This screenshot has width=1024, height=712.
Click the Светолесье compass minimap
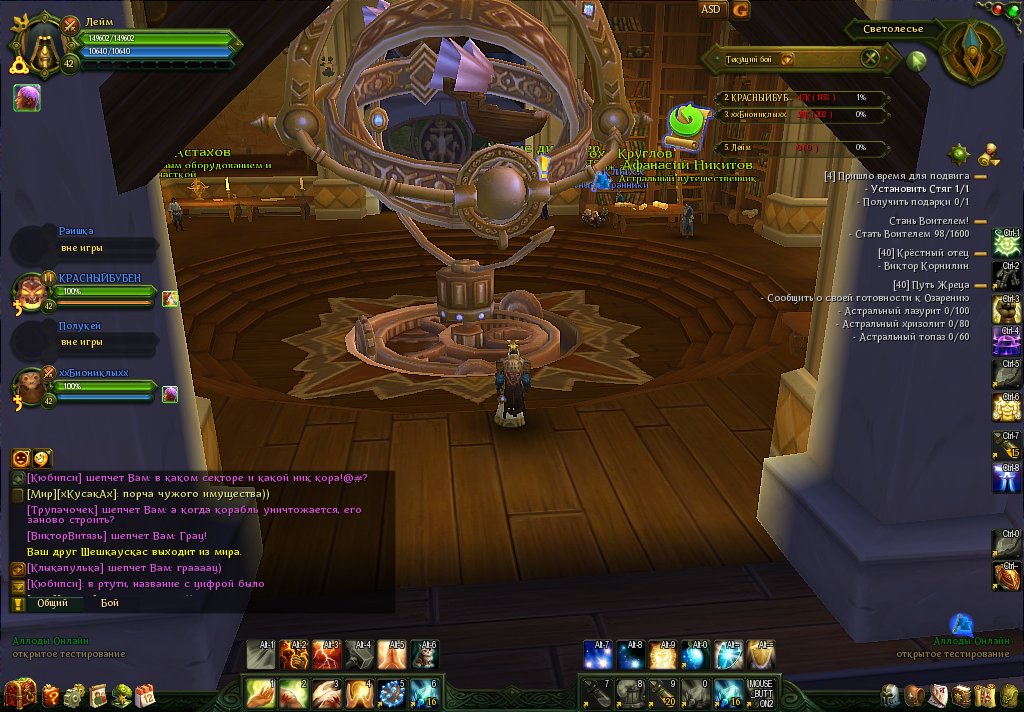pyautogui.click(x=968, y=52)
